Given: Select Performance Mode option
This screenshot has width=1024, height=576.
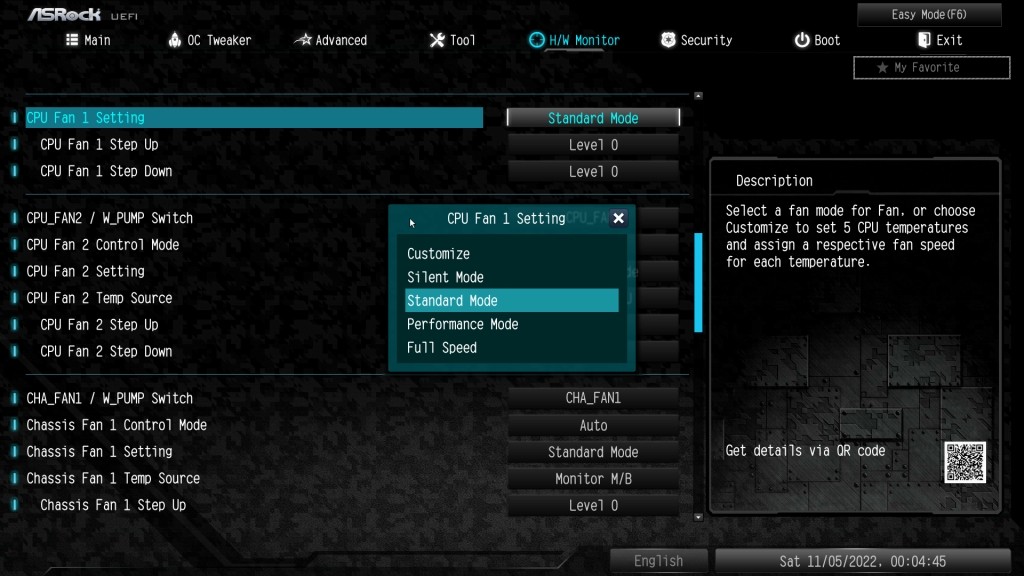Looking at the screenshot, I should (463, 324).
